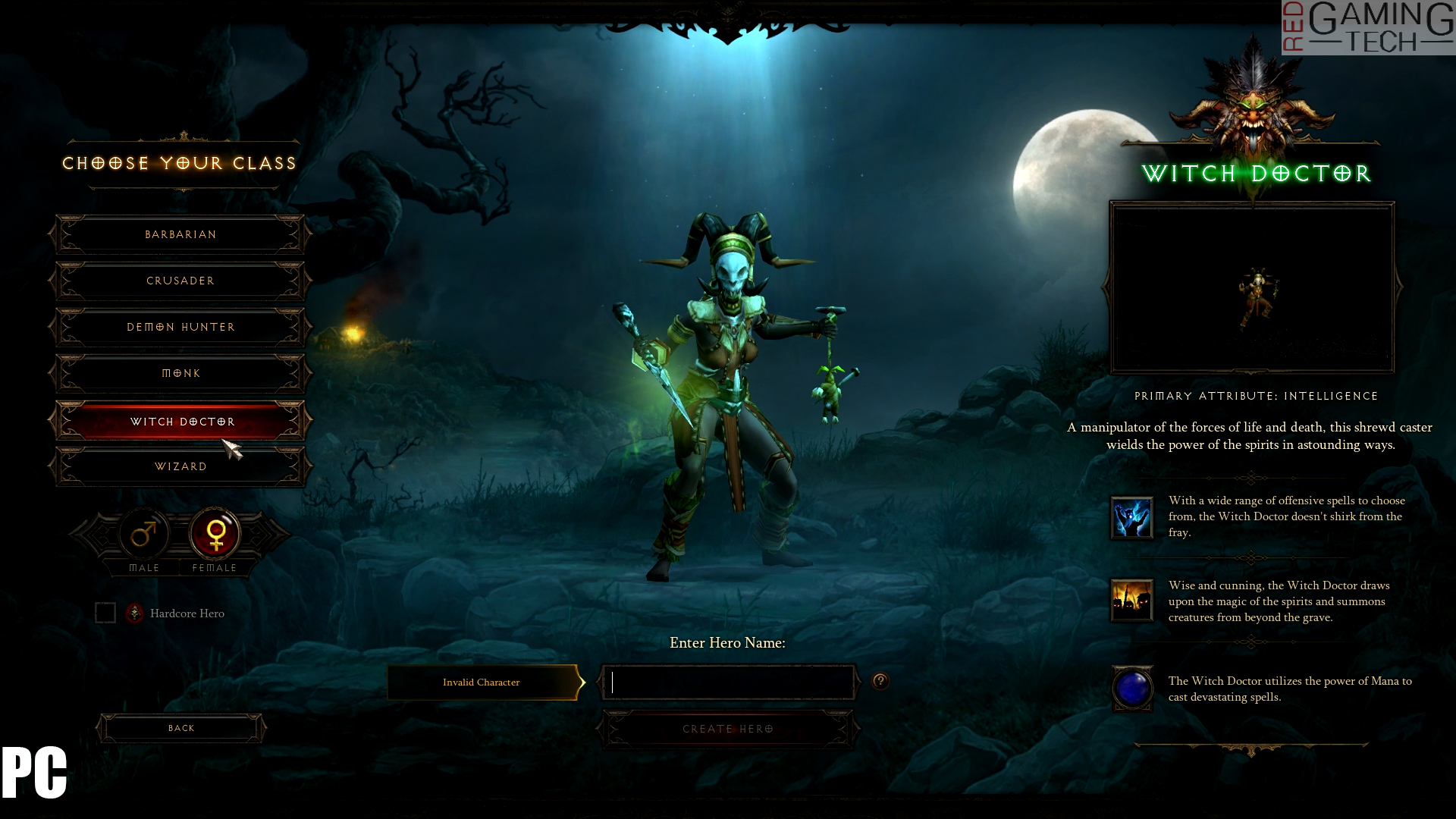
Task: Pick the Demon Hunter class
Action: (x=180, y=327)
